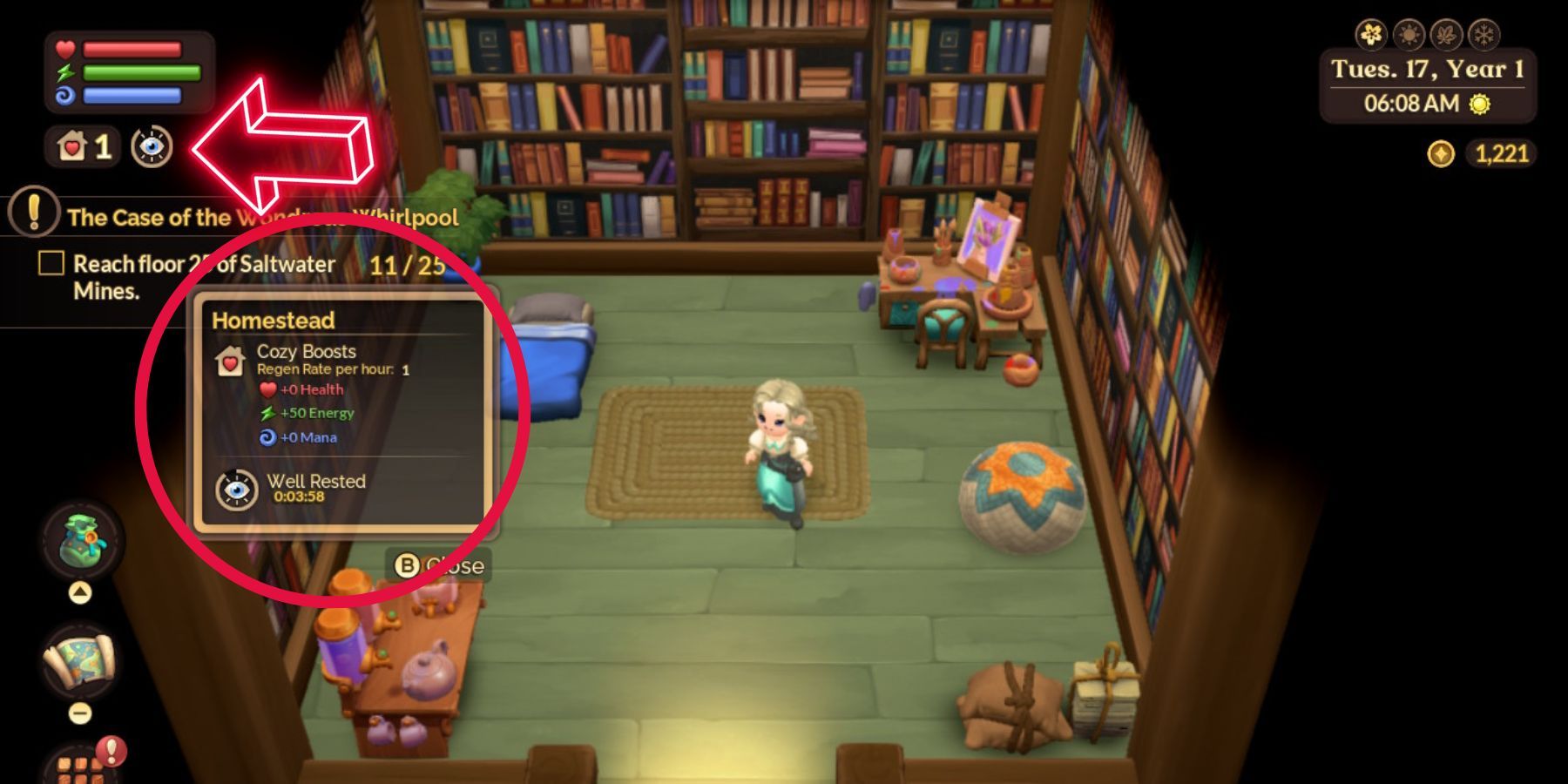Click the winter snowflake season icon

click(1484, 35)
